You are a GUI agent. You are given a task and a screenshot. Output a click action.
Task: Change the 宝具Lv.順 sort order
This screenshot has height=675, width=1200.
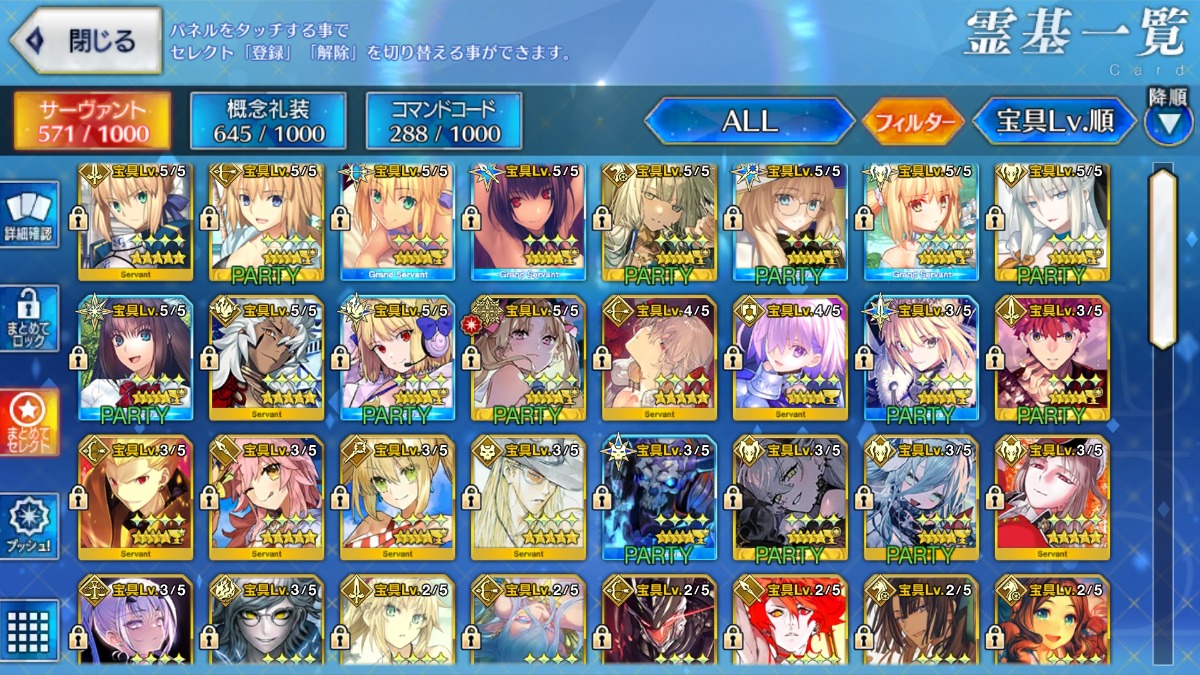click(1055, 122)
